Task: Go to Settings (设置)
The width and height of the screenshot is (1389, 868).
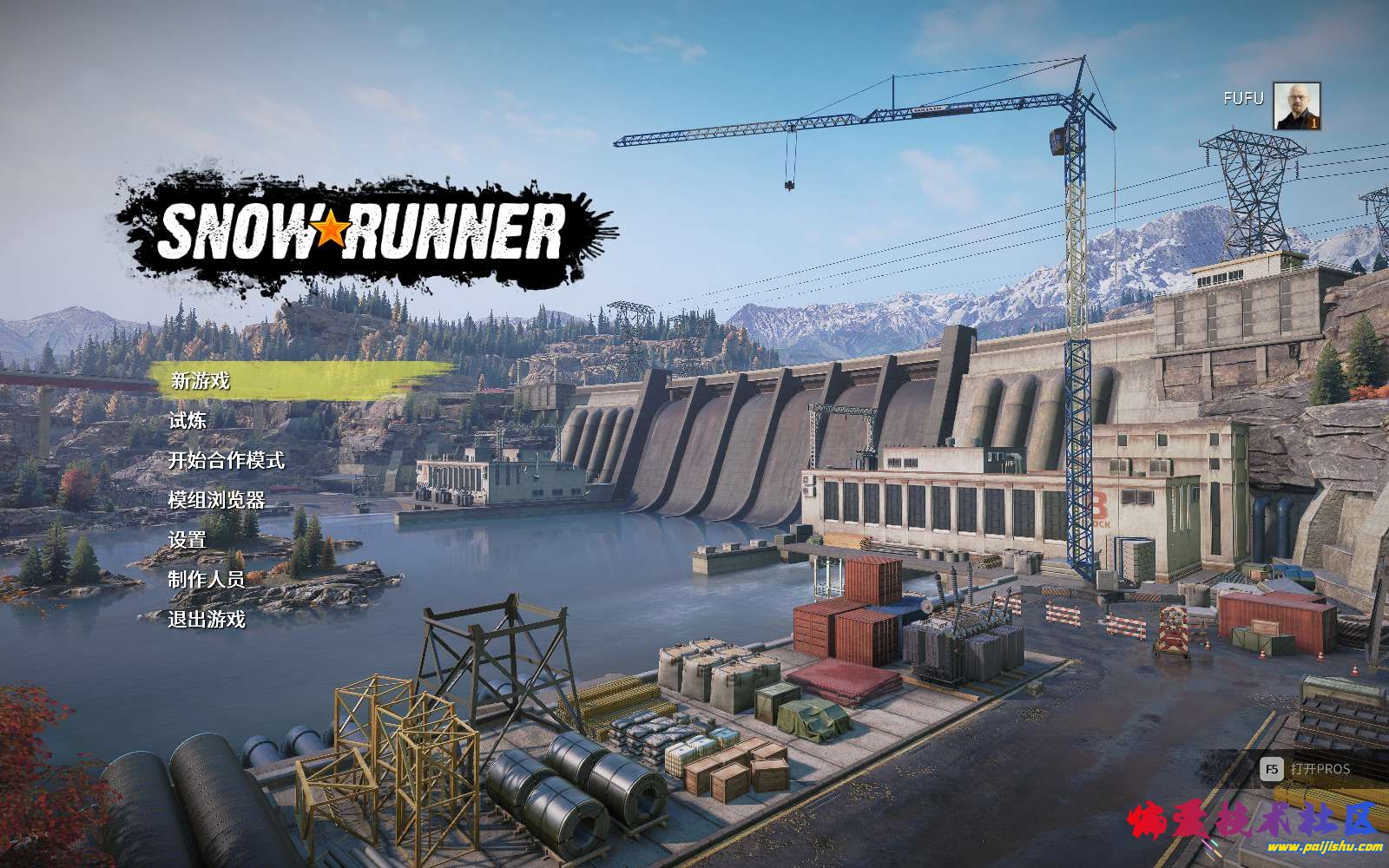Action: (188, 540)
